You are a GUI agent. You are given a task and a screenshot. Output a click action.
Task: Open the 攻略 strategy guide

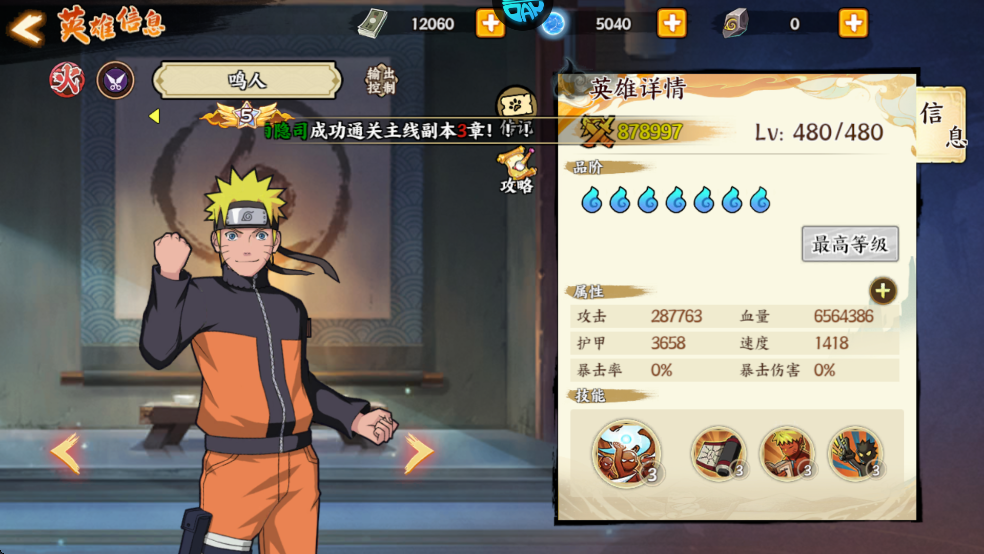click(517, 170)
